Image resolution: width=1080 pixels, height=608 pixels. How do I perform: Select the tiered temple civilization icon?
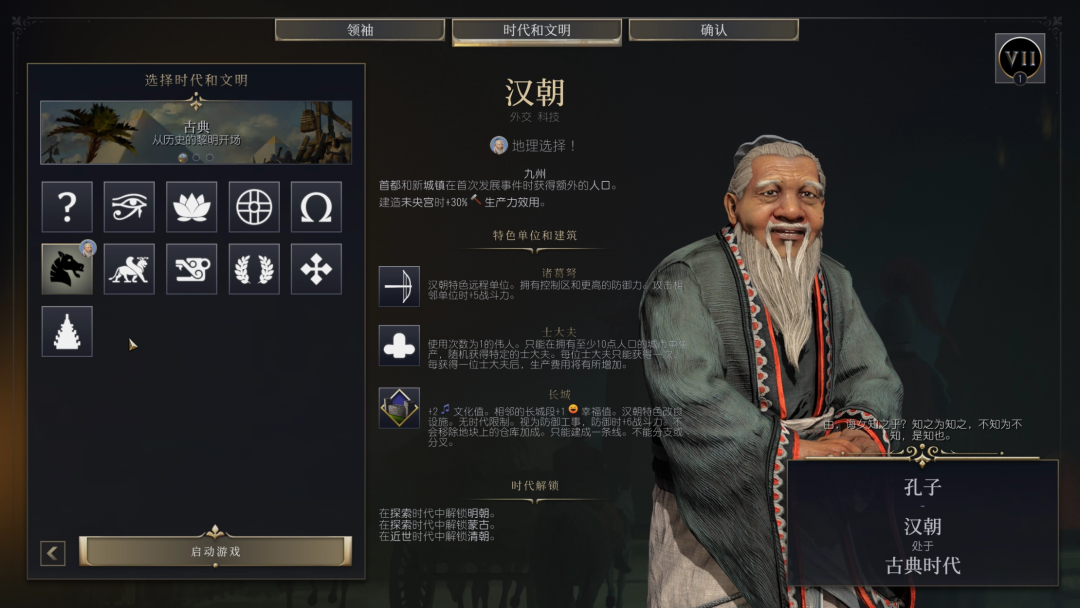tap(67, 331)
